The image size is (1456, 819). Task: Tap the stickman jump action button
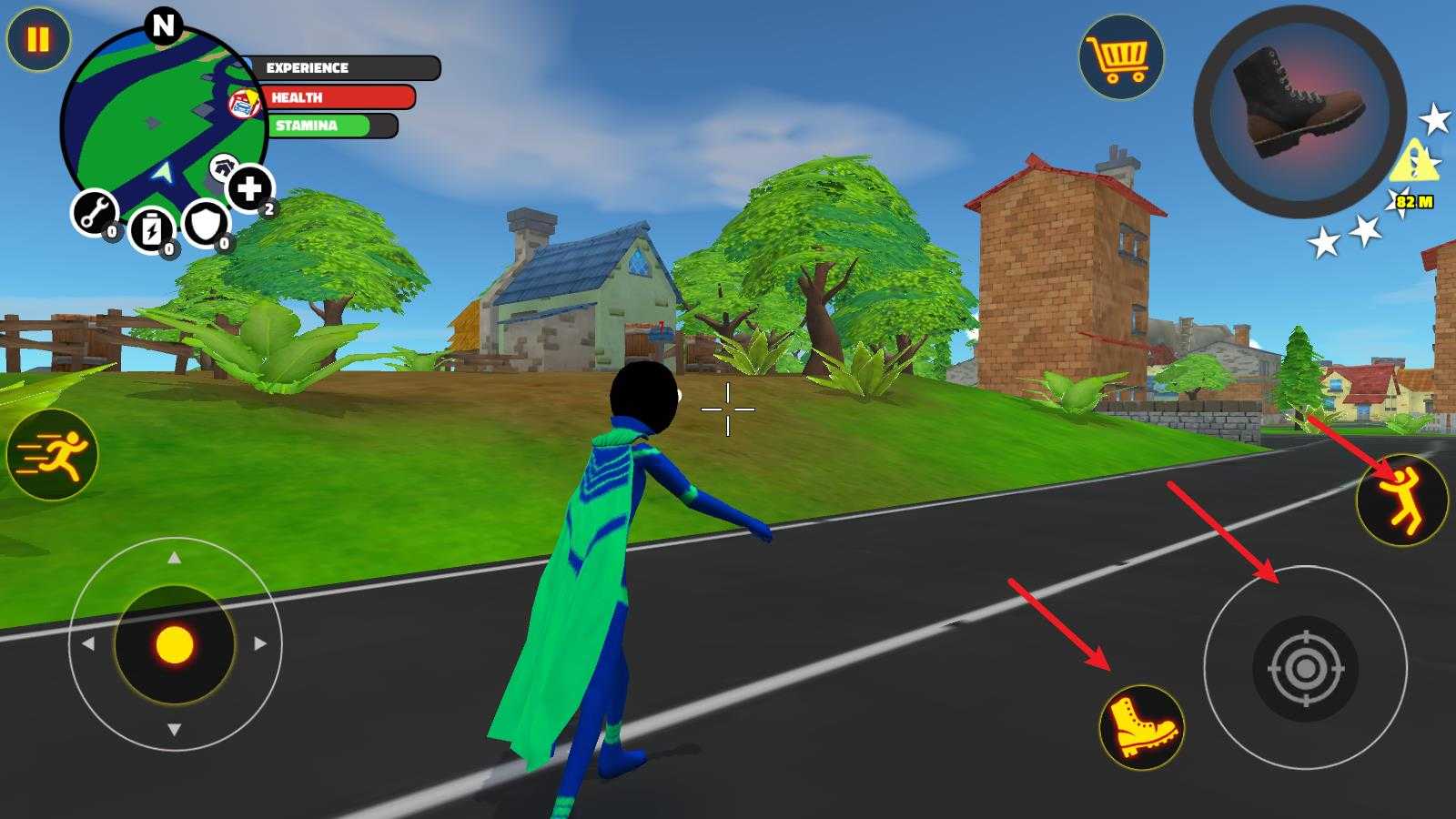[1401, 500]
